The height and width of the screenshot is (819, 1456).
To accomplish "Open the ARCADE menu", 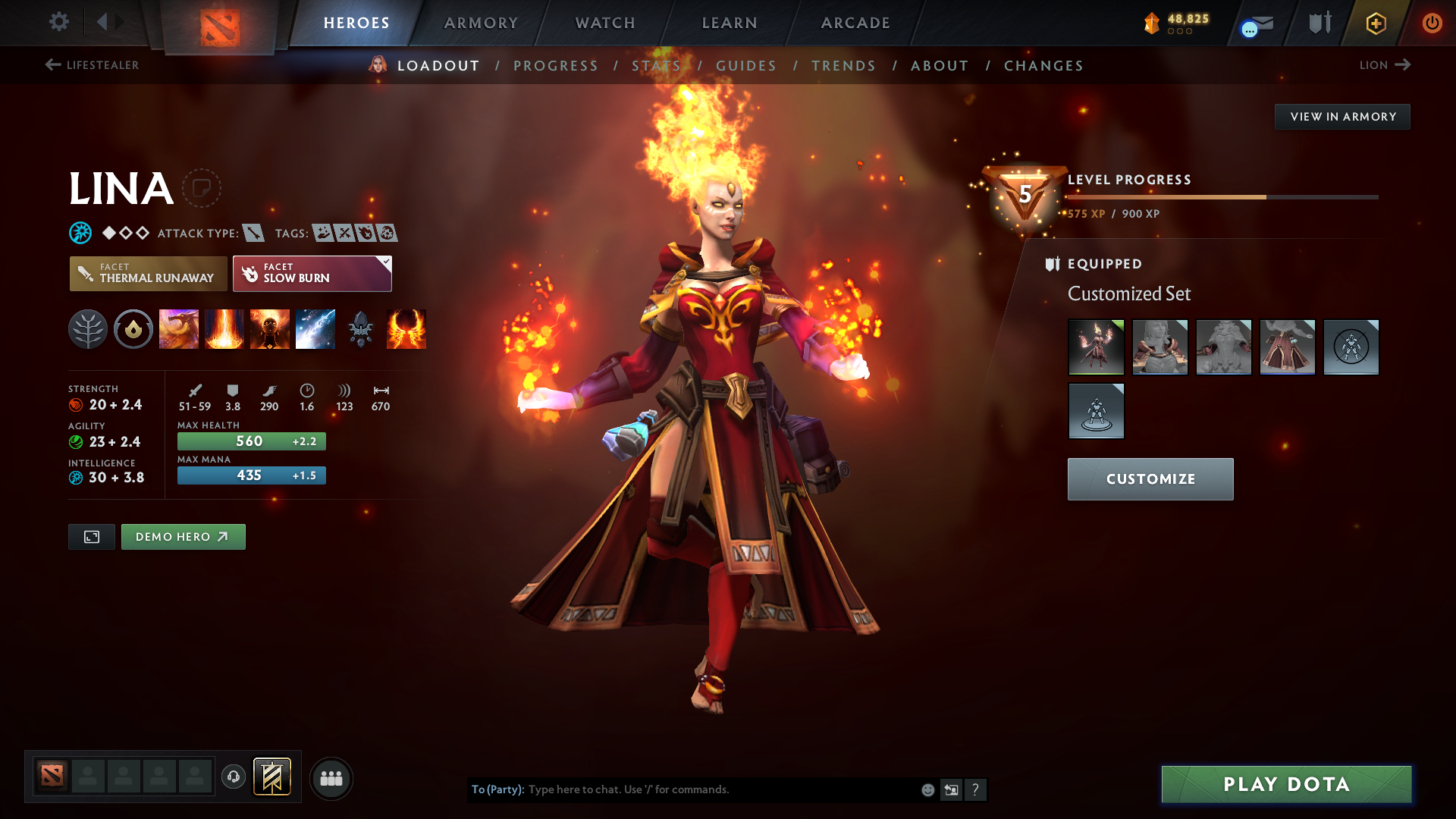I will (855, 23).
